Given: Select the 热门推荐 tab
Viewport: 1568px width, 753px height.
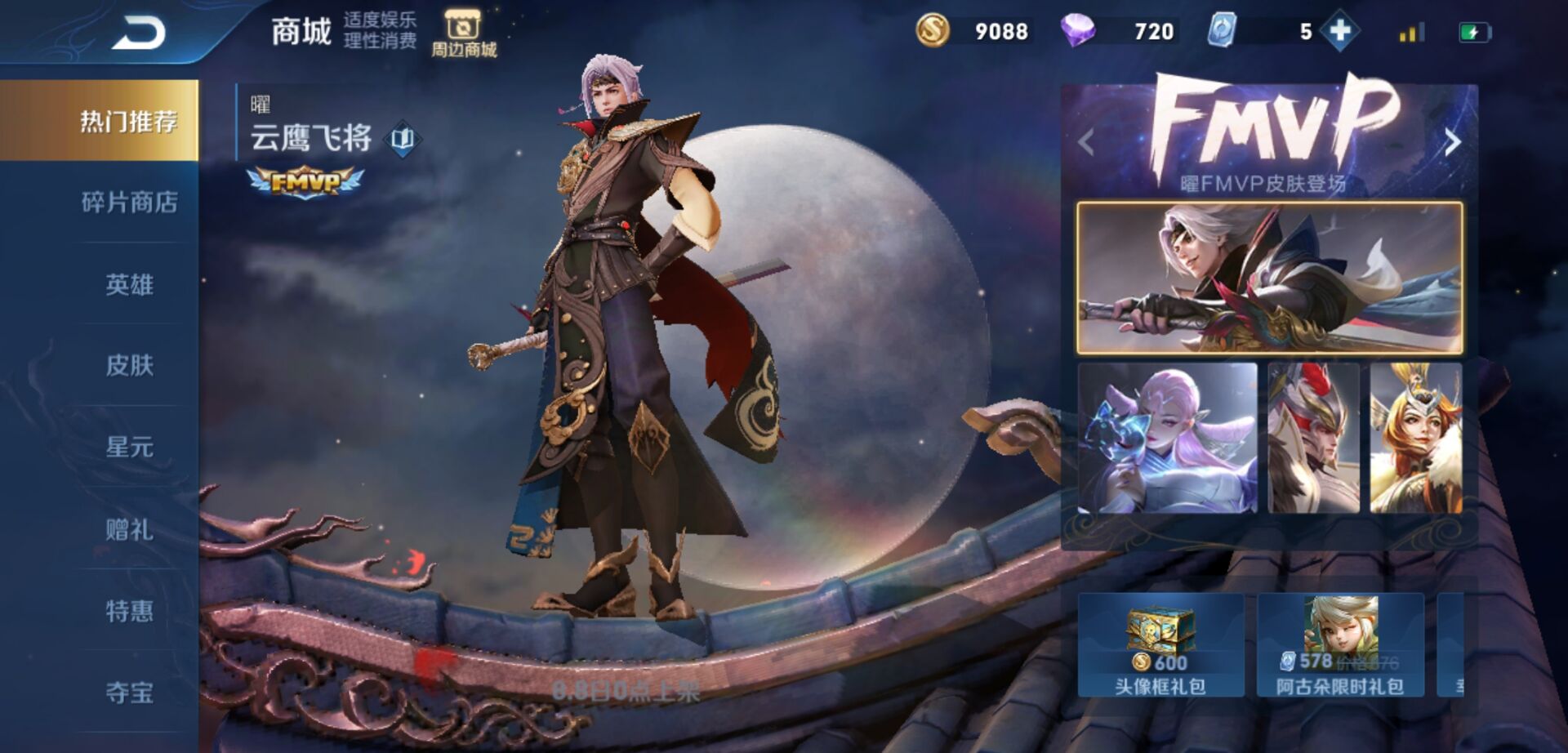Looking at the screenshot, I should click(x=127, y=121).
